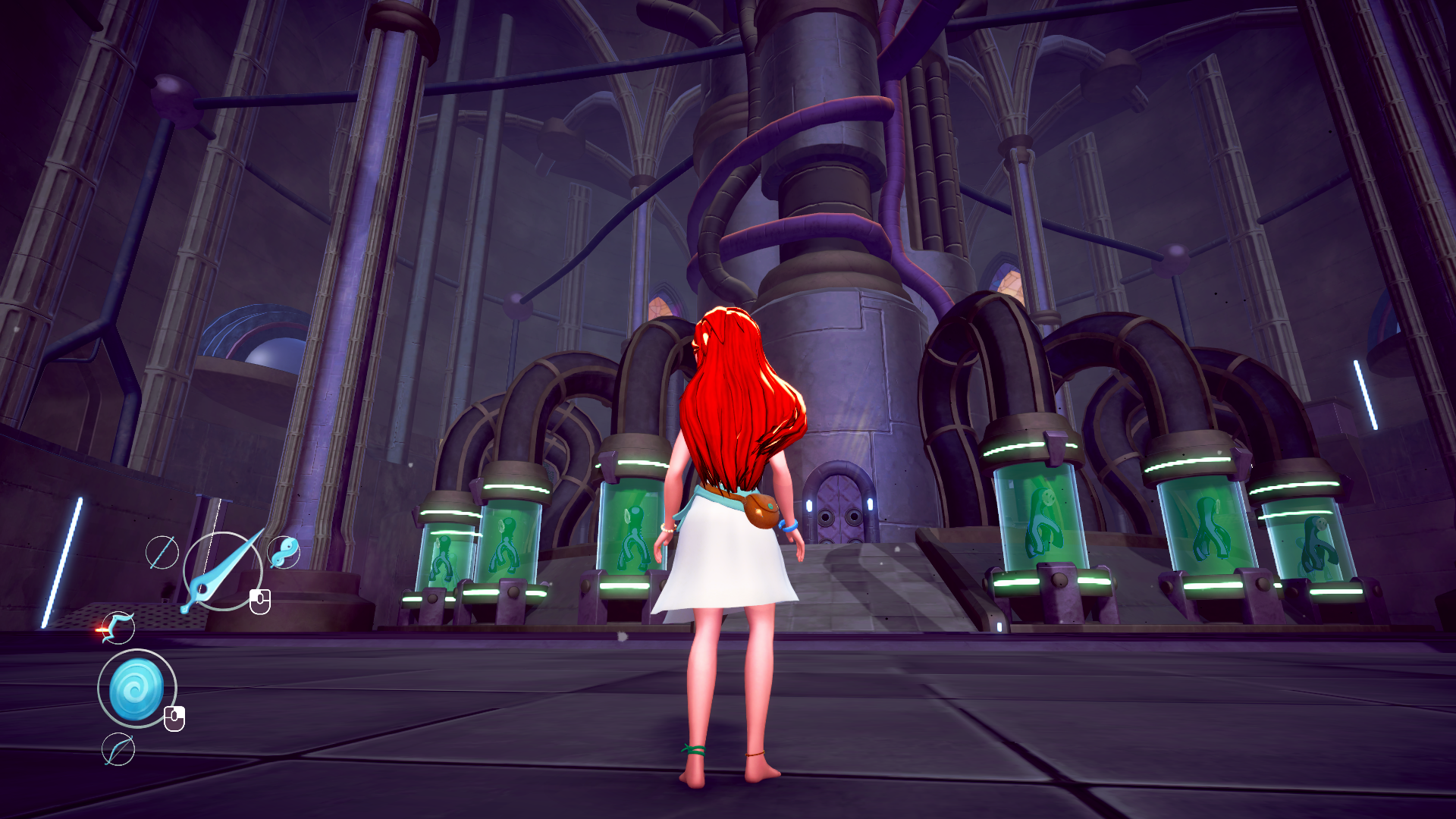Select the blue sword weapon icon
The width and height of the screenshot is (1456, 819).
point(221,572)
